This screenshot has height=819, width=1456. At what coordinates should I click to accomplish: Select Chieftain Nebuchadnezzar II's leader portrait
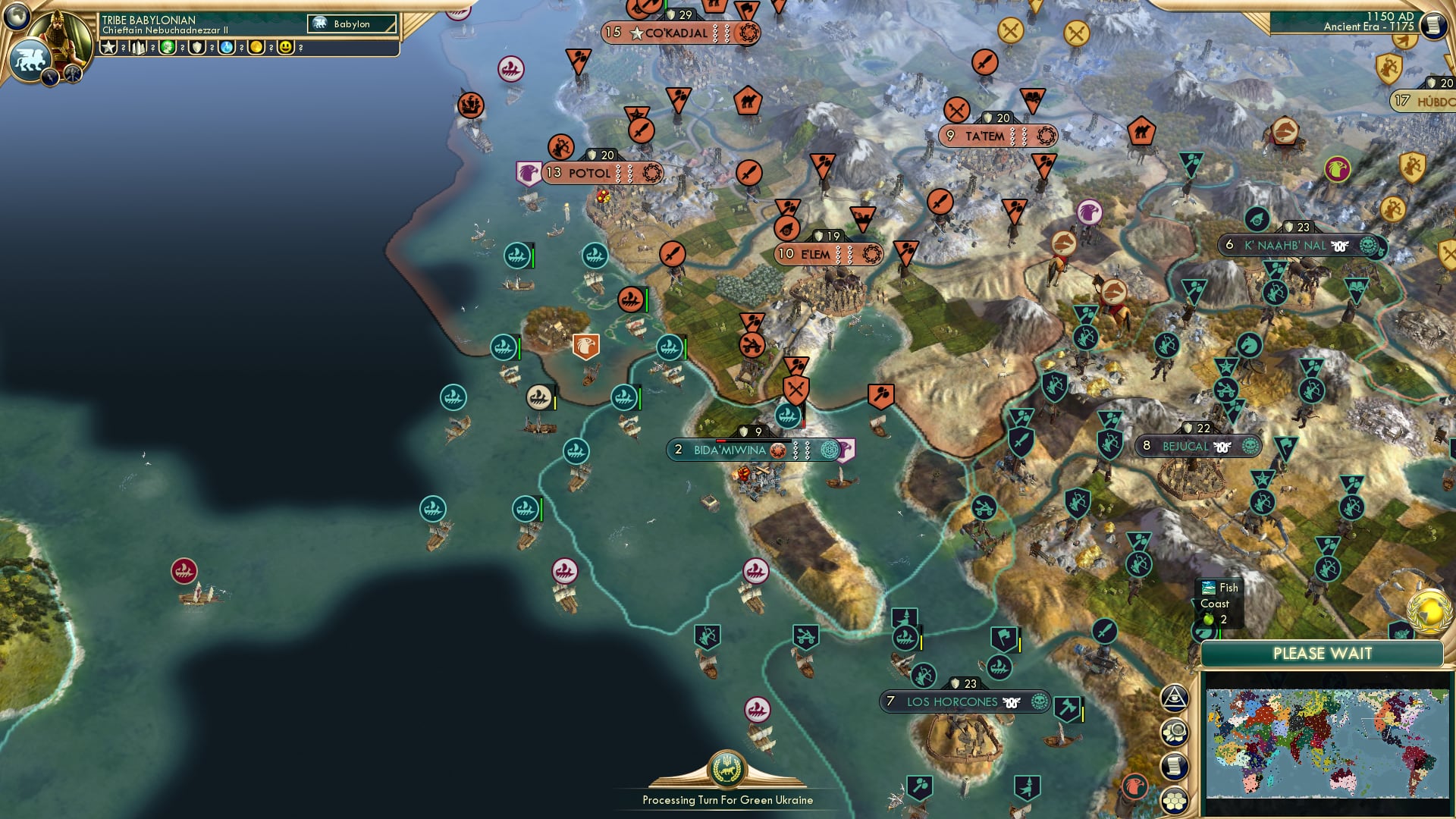tap(58, 34)
